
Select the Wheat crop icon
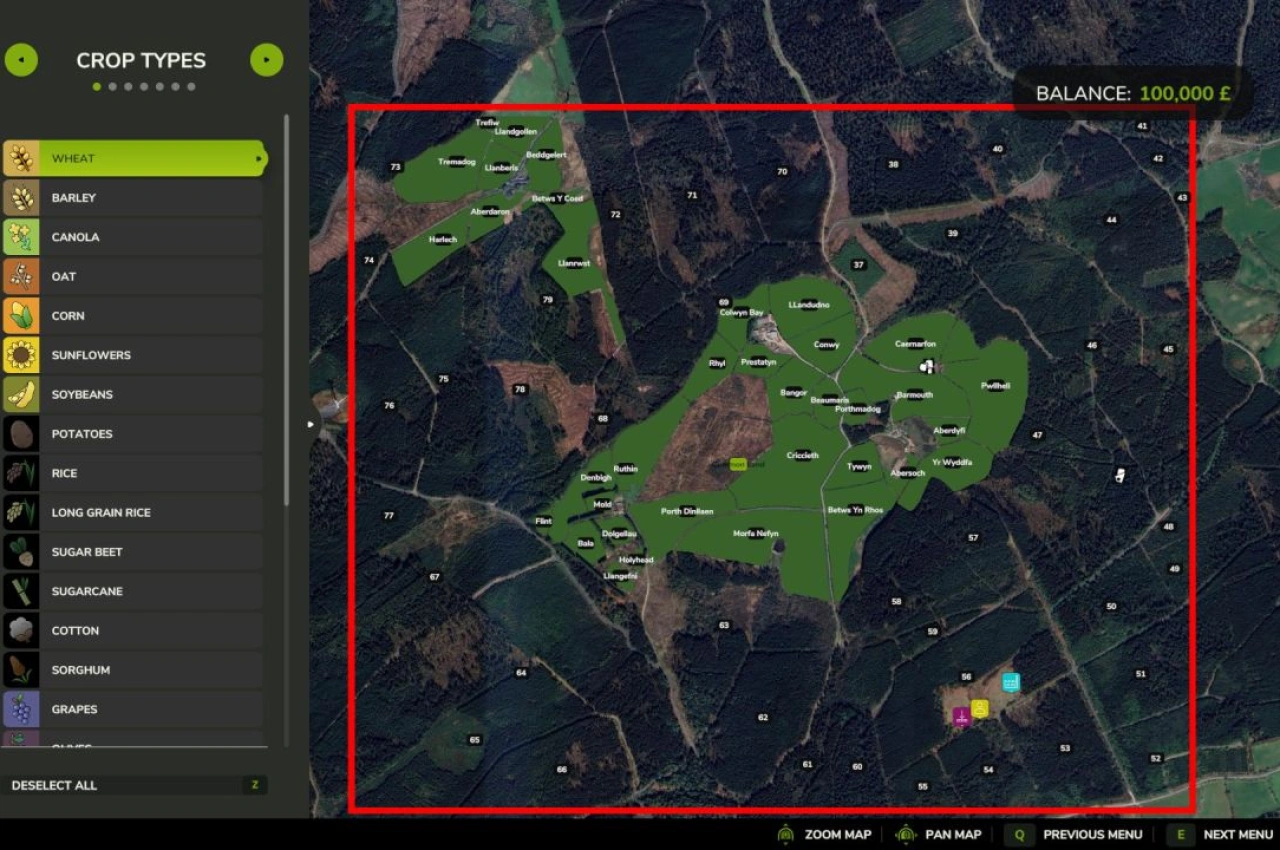[22, 158]
